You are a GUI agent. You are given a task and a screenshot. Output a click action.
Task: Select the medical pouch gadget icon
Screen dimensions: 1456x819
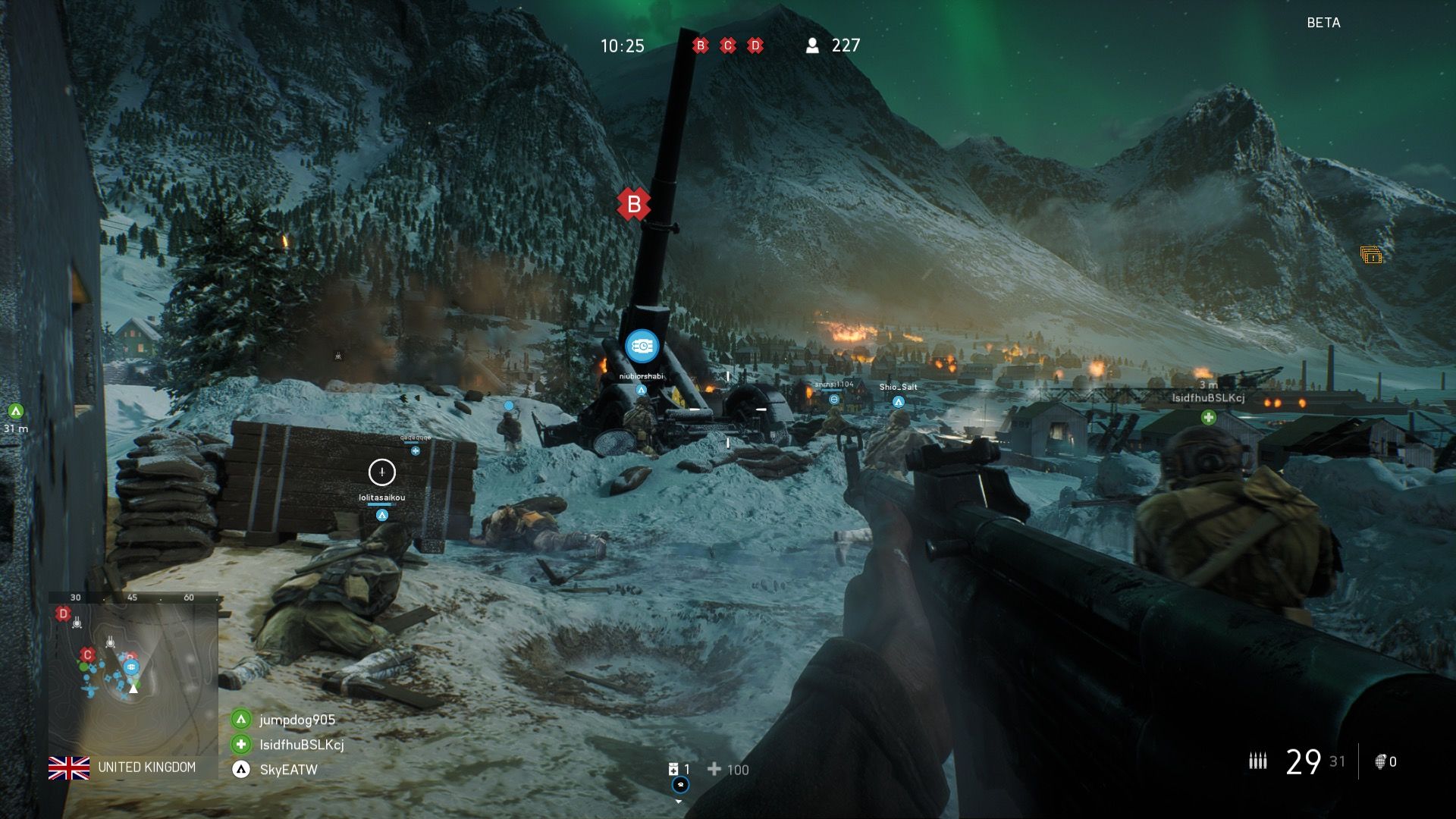pyautogui.click(x=673, y=770)
